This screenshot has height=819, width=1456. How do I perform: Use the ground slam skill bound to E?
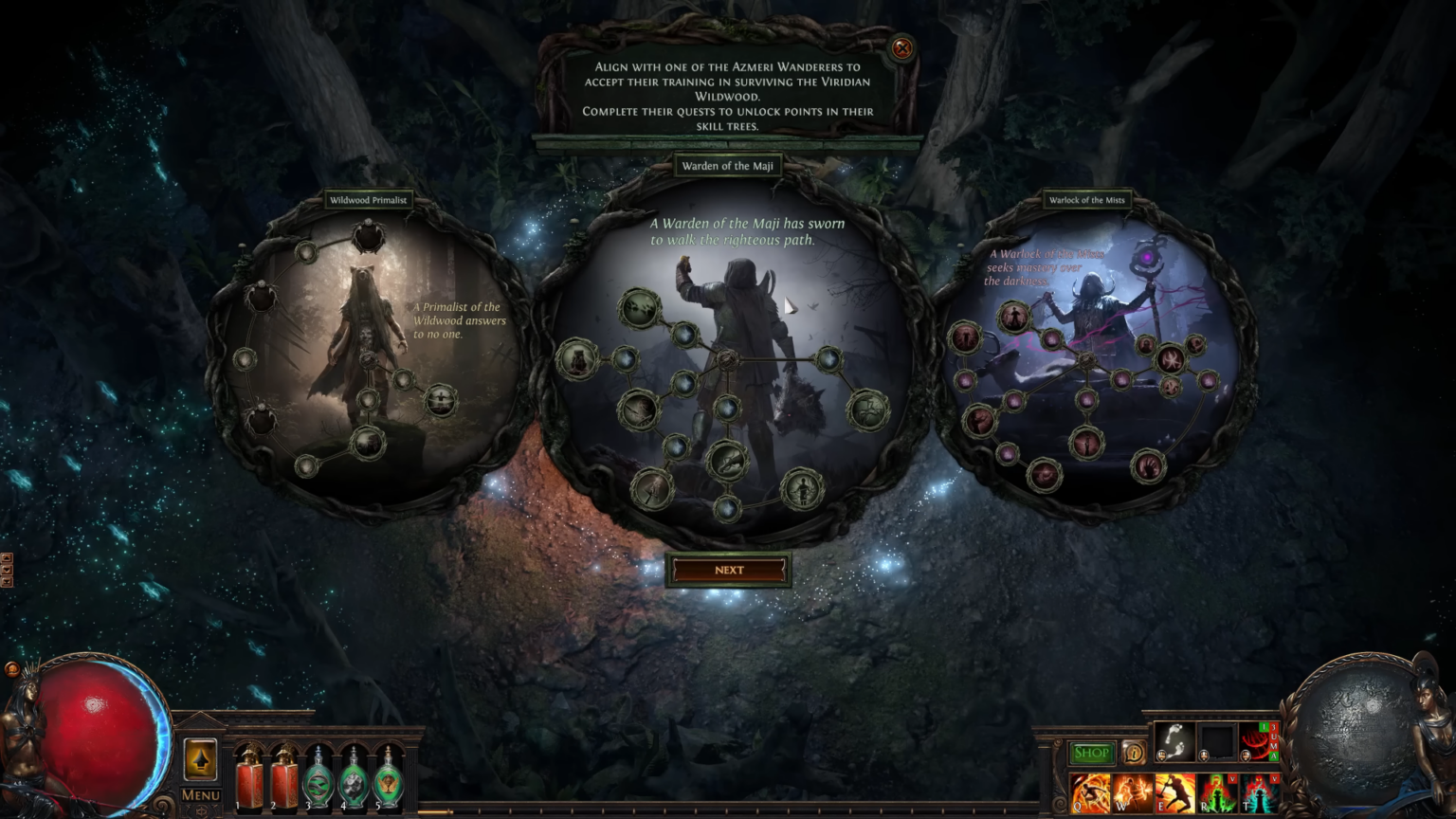point(1176,793)
